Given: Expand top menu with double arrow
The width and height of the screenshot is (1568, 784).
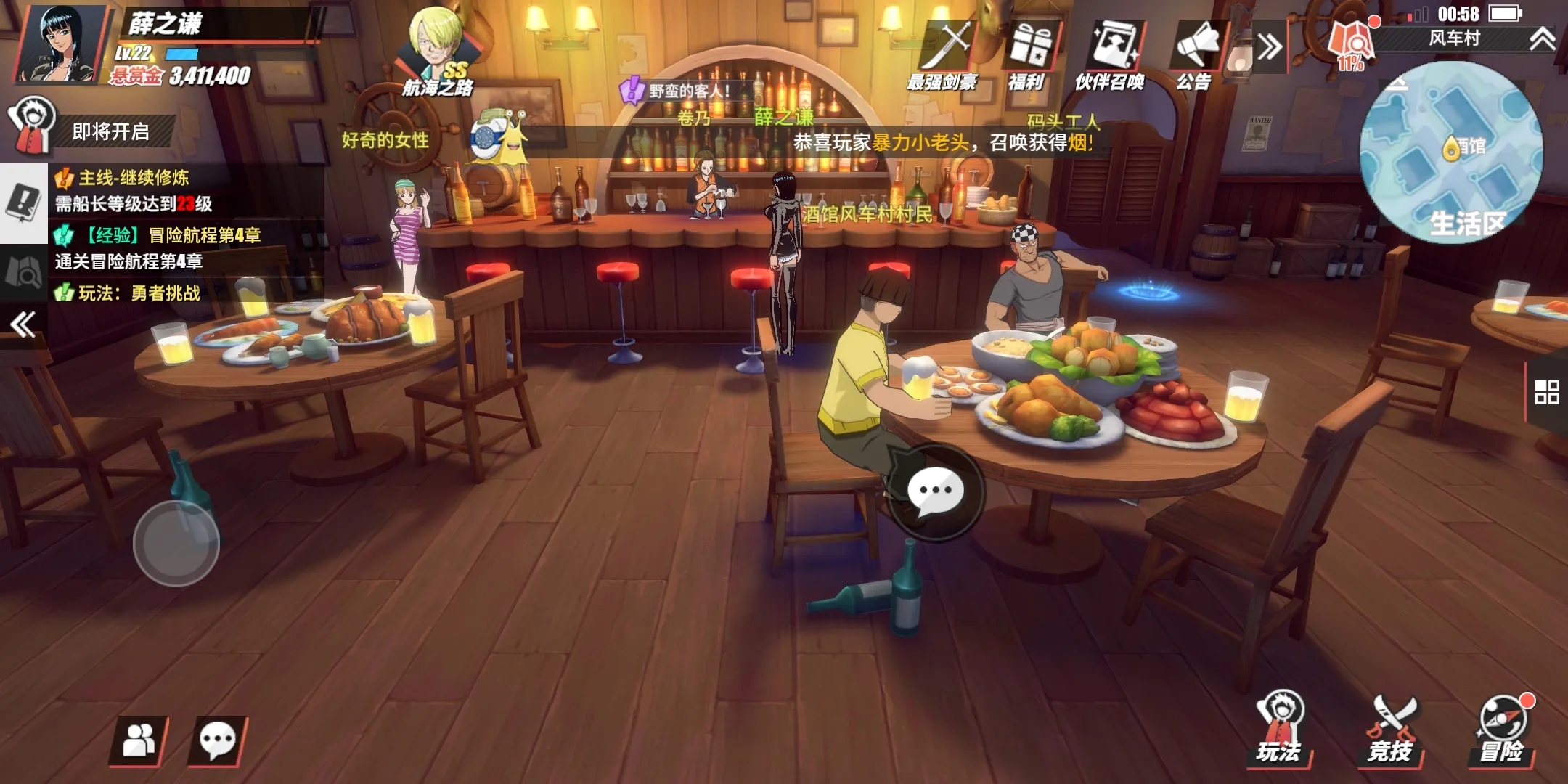Looking at the screenshot, I should [x=1270, y=48].
